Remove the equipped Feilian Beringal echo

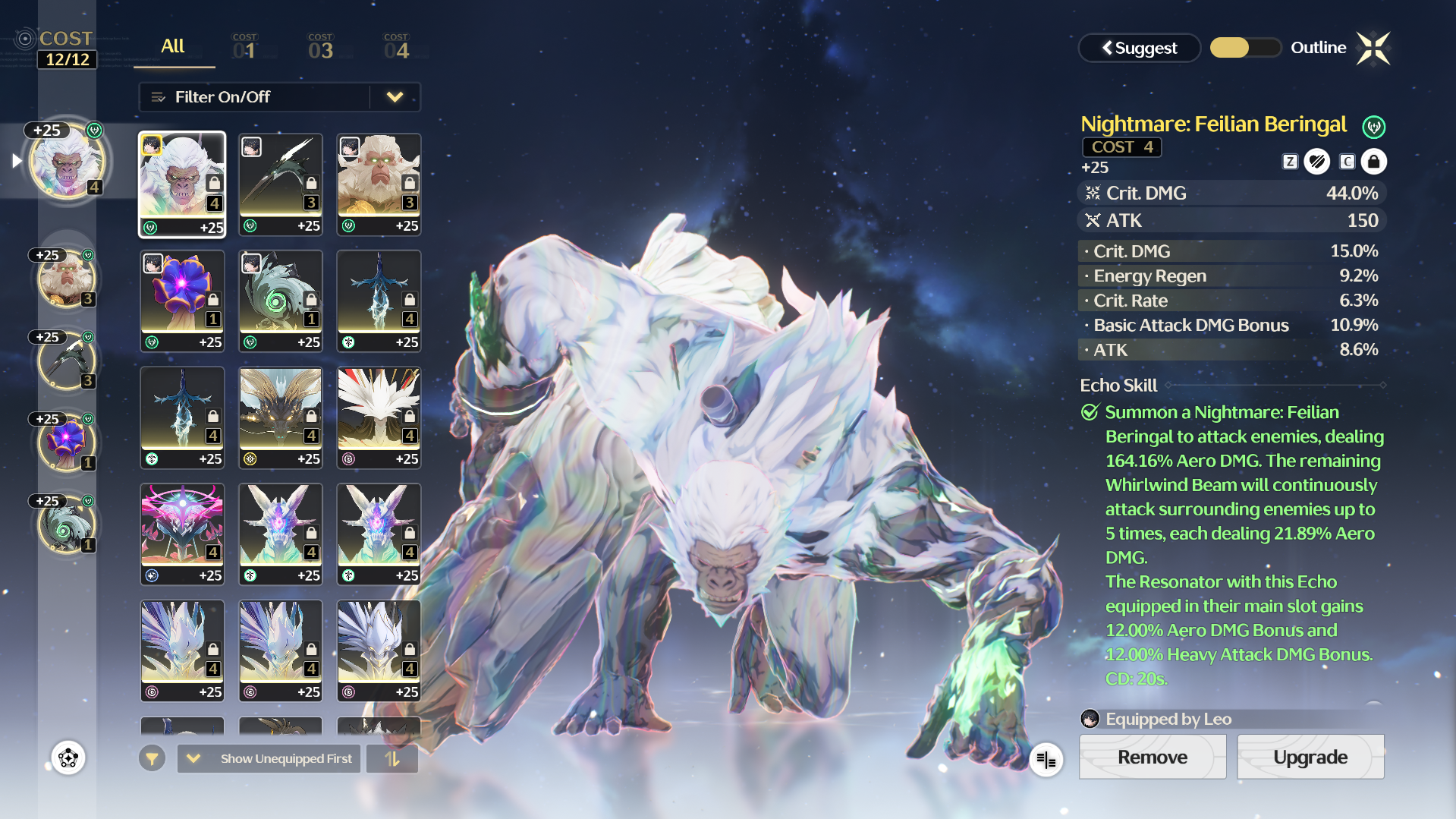(1152, 757)
